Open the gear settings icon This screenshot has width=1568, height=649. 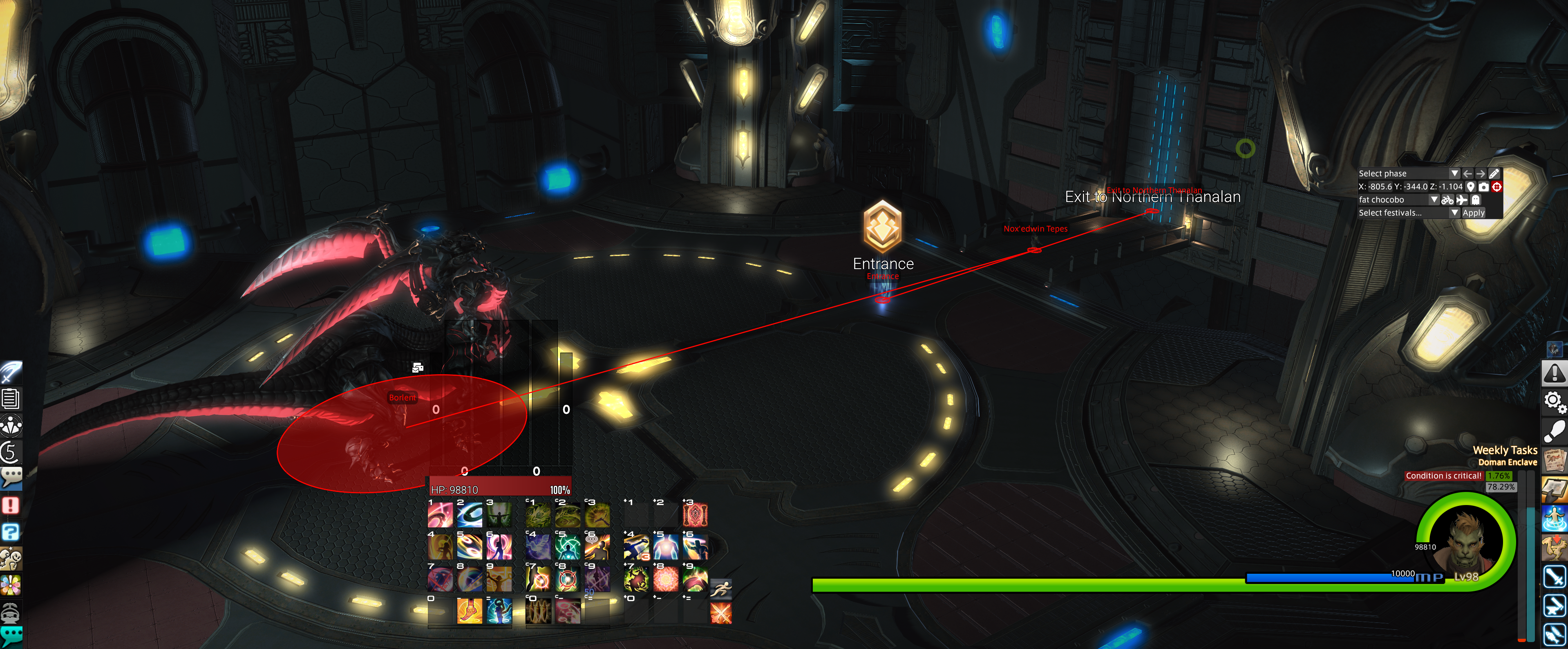(1553, 401)
